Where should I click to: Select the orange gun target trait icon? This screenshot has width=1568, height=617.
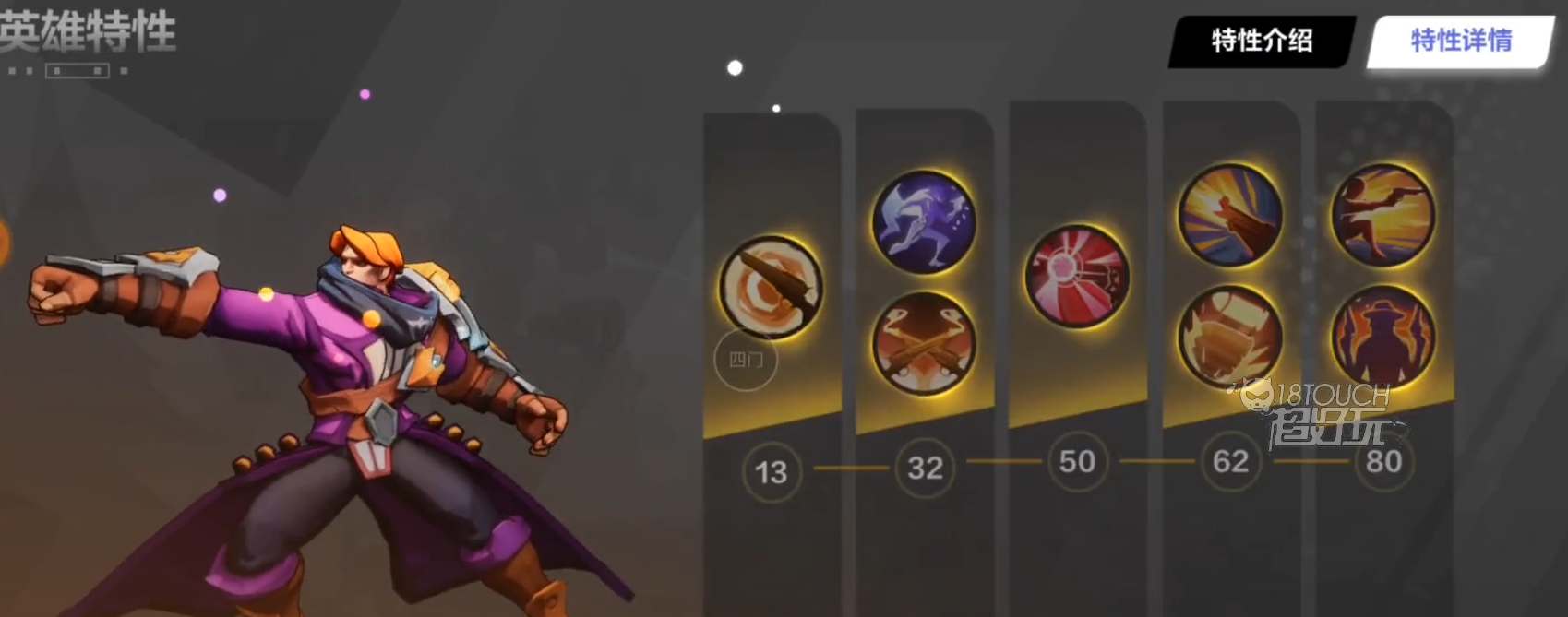click(x=771, y=287)
